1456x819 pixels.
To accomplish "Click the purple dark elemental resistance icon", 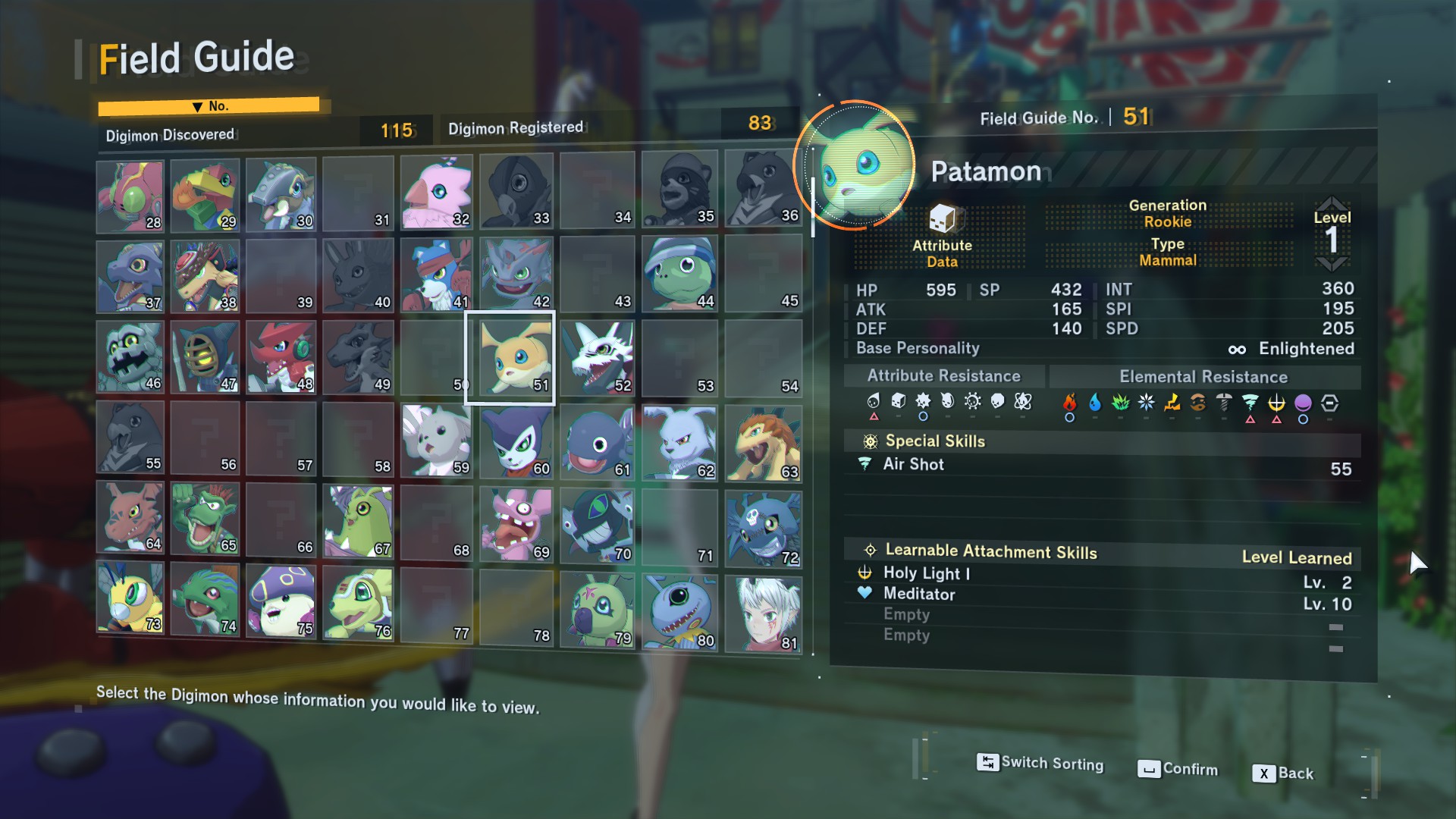I will [x=1303, y=403].
